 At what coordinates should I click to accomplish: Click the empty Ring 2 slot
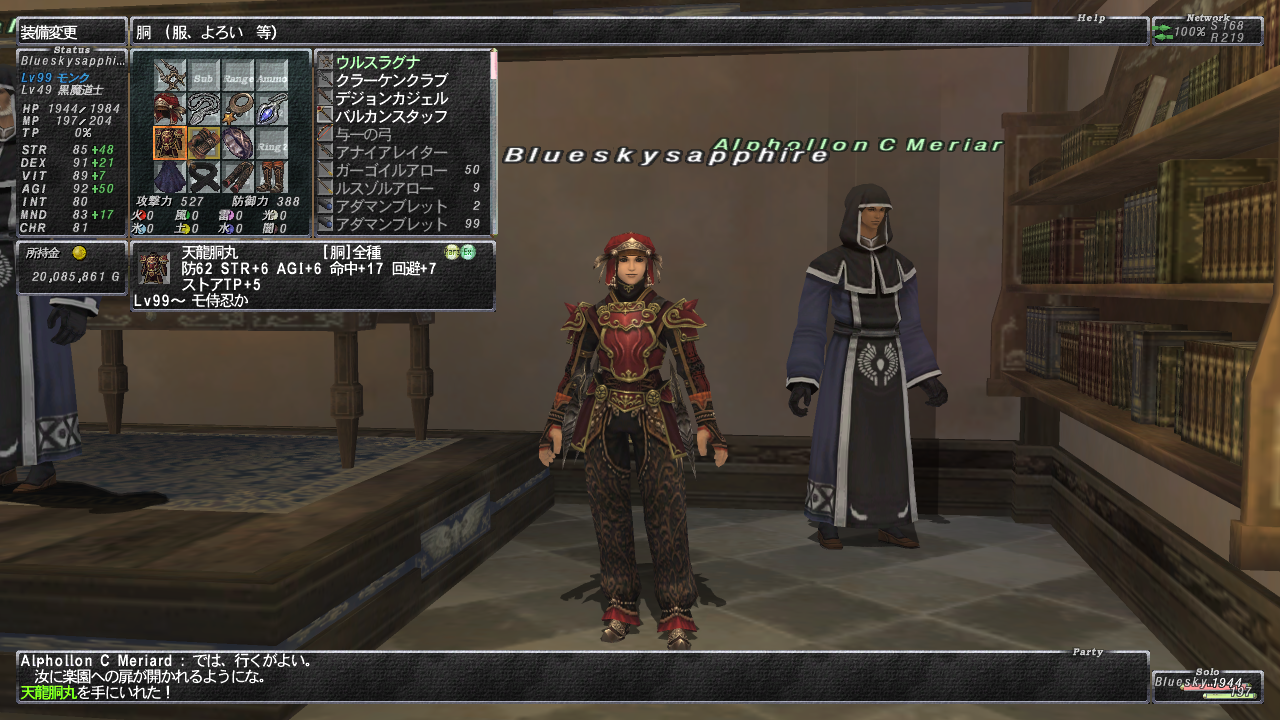[272, 143]
